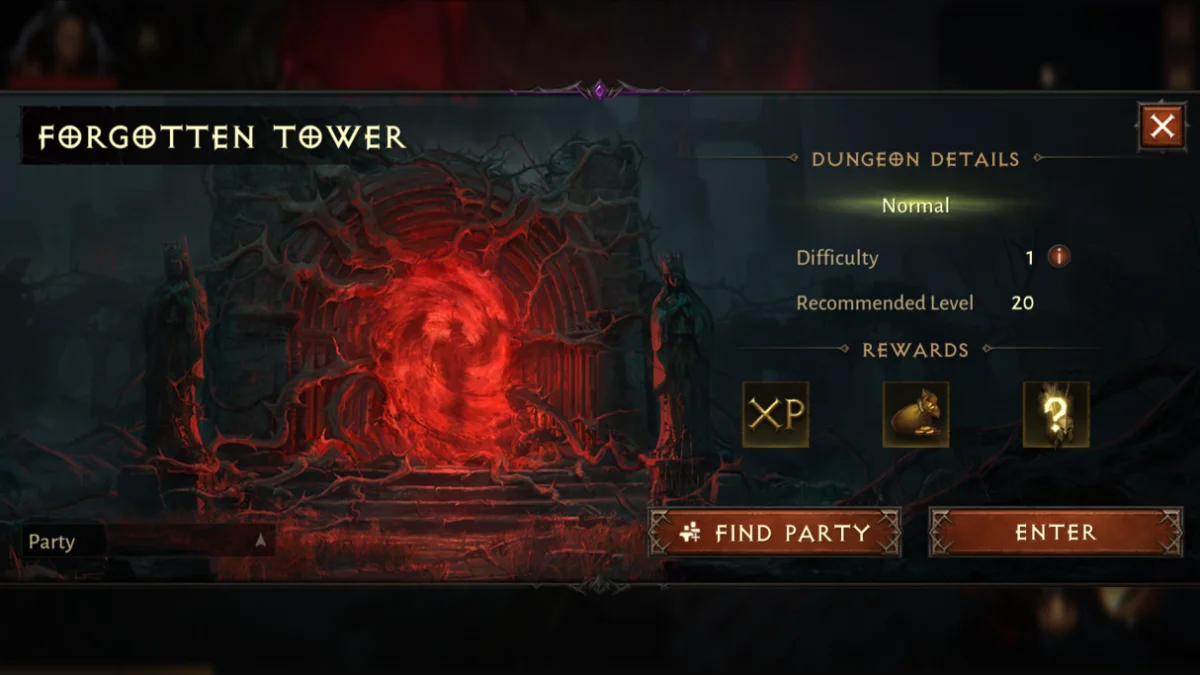Open the Party dropdown selector
The image size is (1200, 675).
pos(148,542)
